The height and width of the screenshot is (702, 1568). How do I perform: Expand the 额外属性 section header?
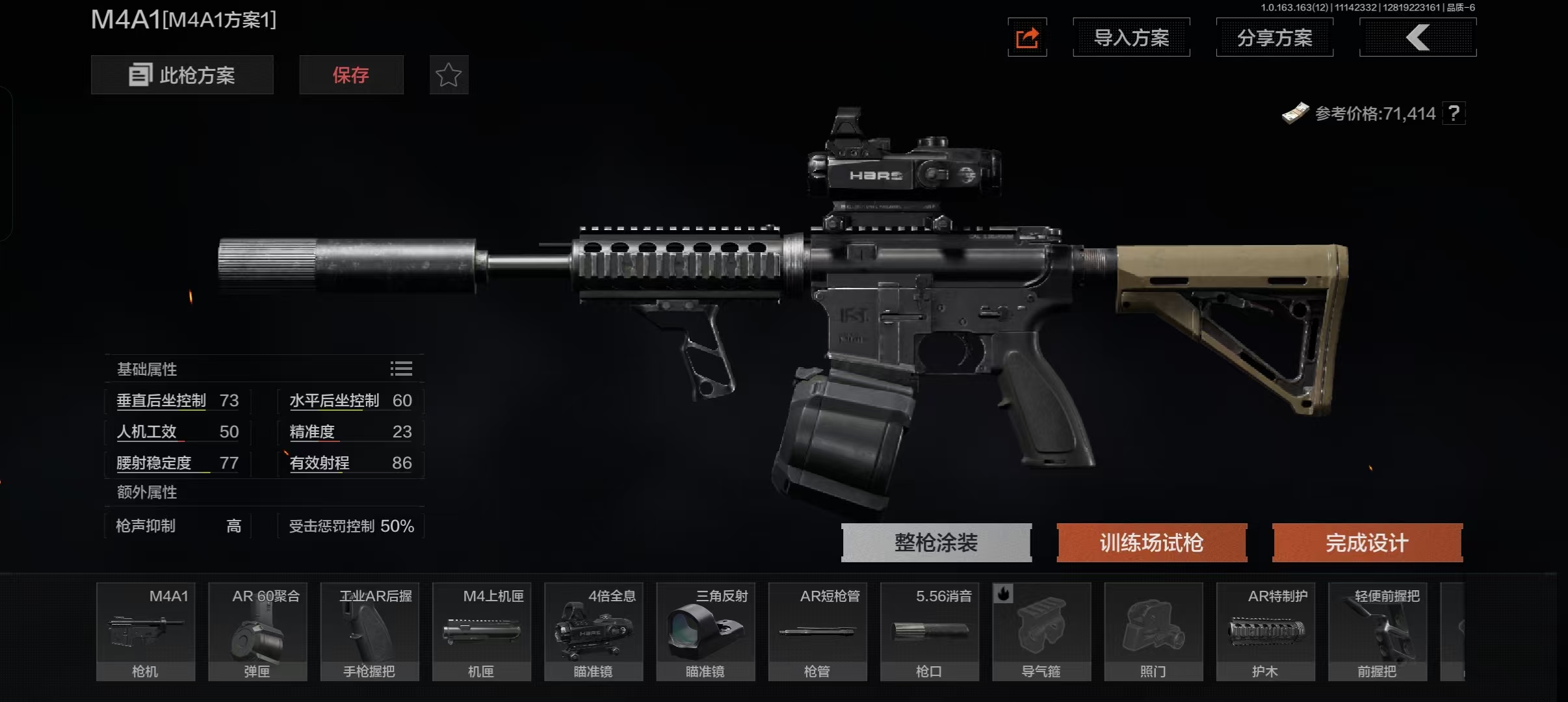click(x=146, y=493)
